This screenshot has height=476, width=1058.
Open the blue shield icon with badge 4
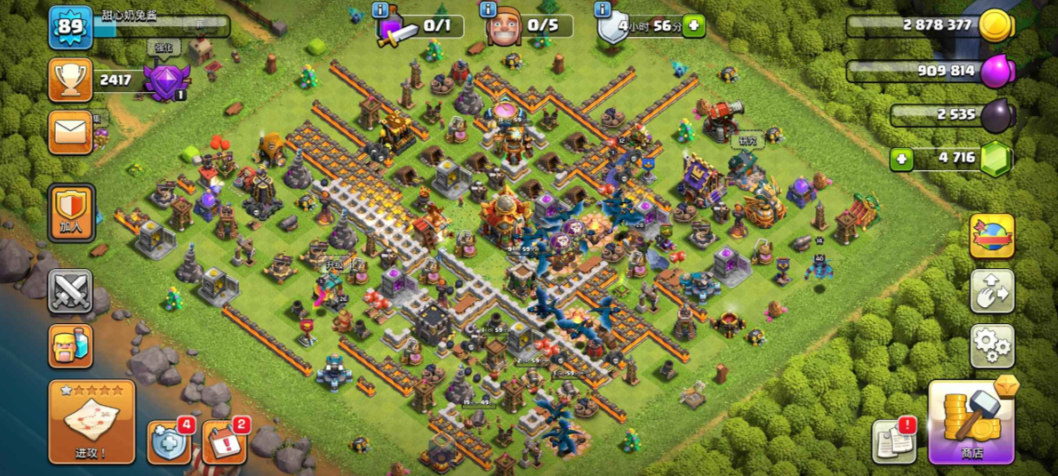click(x=167, y=441)
